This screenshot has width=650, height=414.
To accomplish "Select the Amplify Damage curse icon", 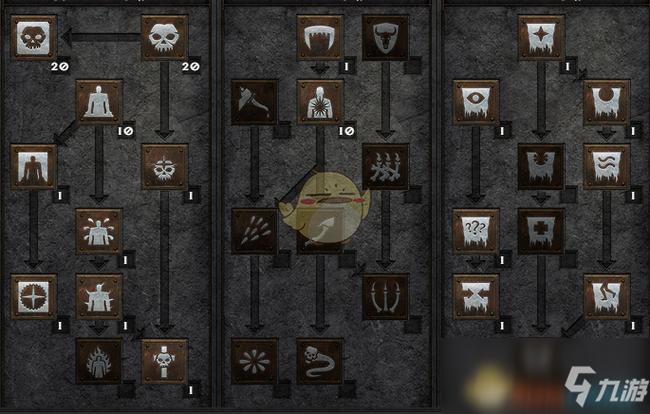I will (541, 39).
